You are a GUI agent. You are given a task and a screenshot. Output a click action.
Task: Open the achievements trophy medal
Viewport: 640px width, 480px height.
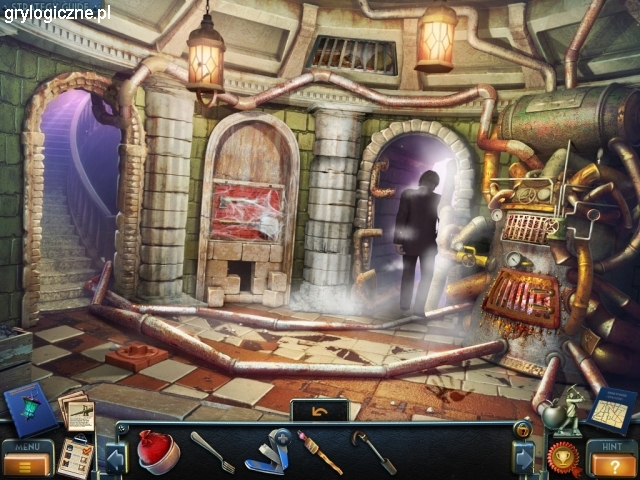pyautogui.click(x=563, y=457)
